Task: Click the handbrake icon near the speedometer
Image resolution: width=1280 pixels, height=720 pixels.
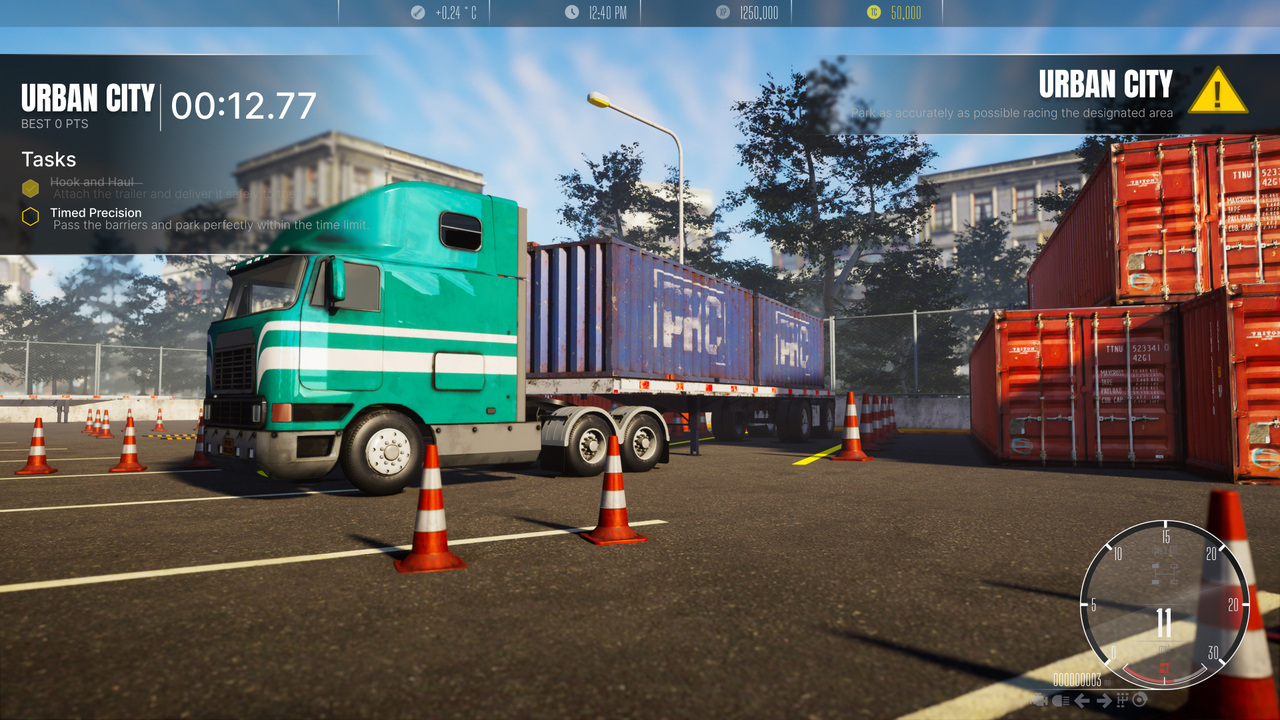Action: click(1138, 700)
